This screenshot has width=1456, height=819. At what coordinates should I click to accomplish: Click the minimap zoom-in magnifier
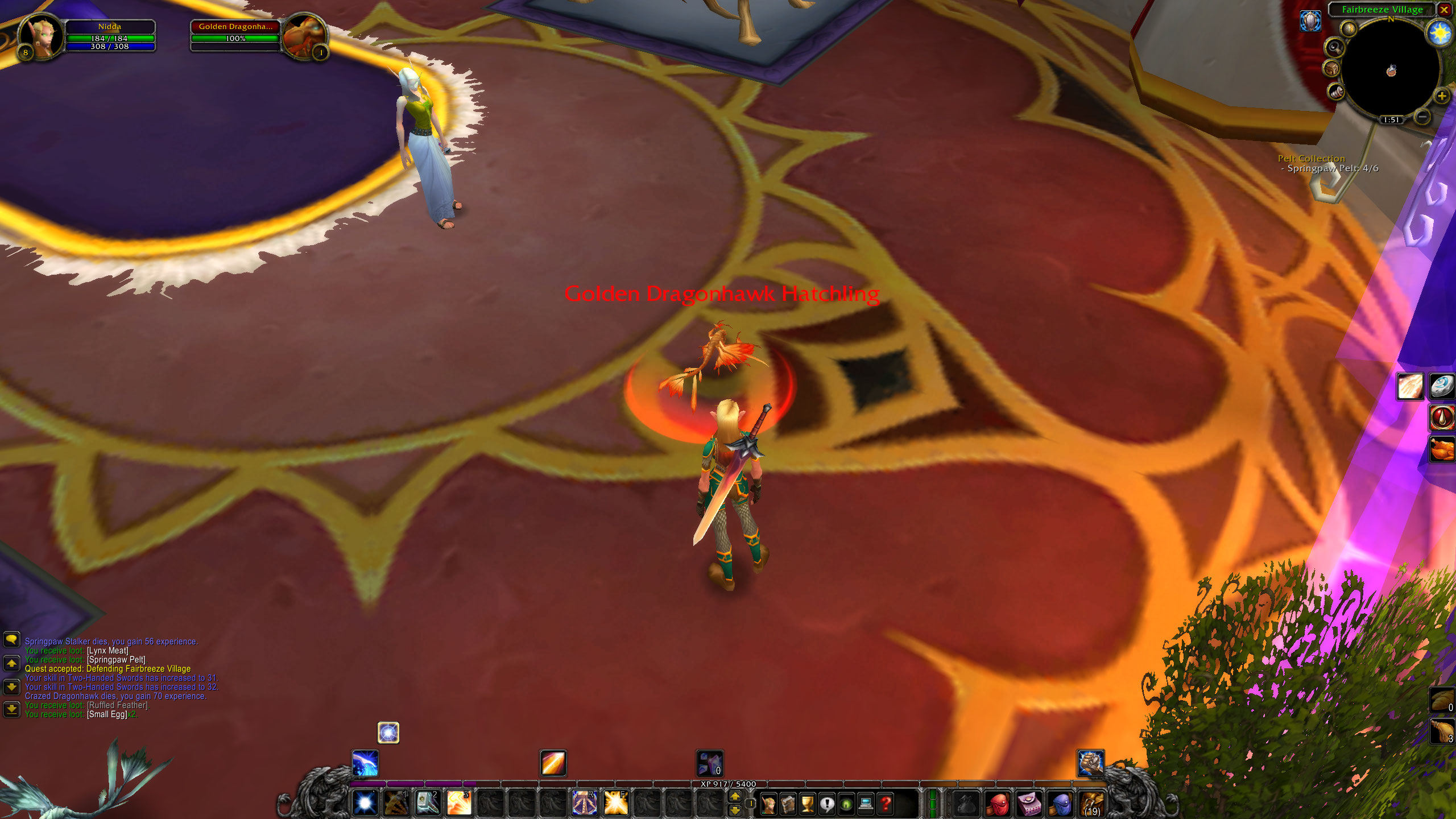[x=1442, y=97]
